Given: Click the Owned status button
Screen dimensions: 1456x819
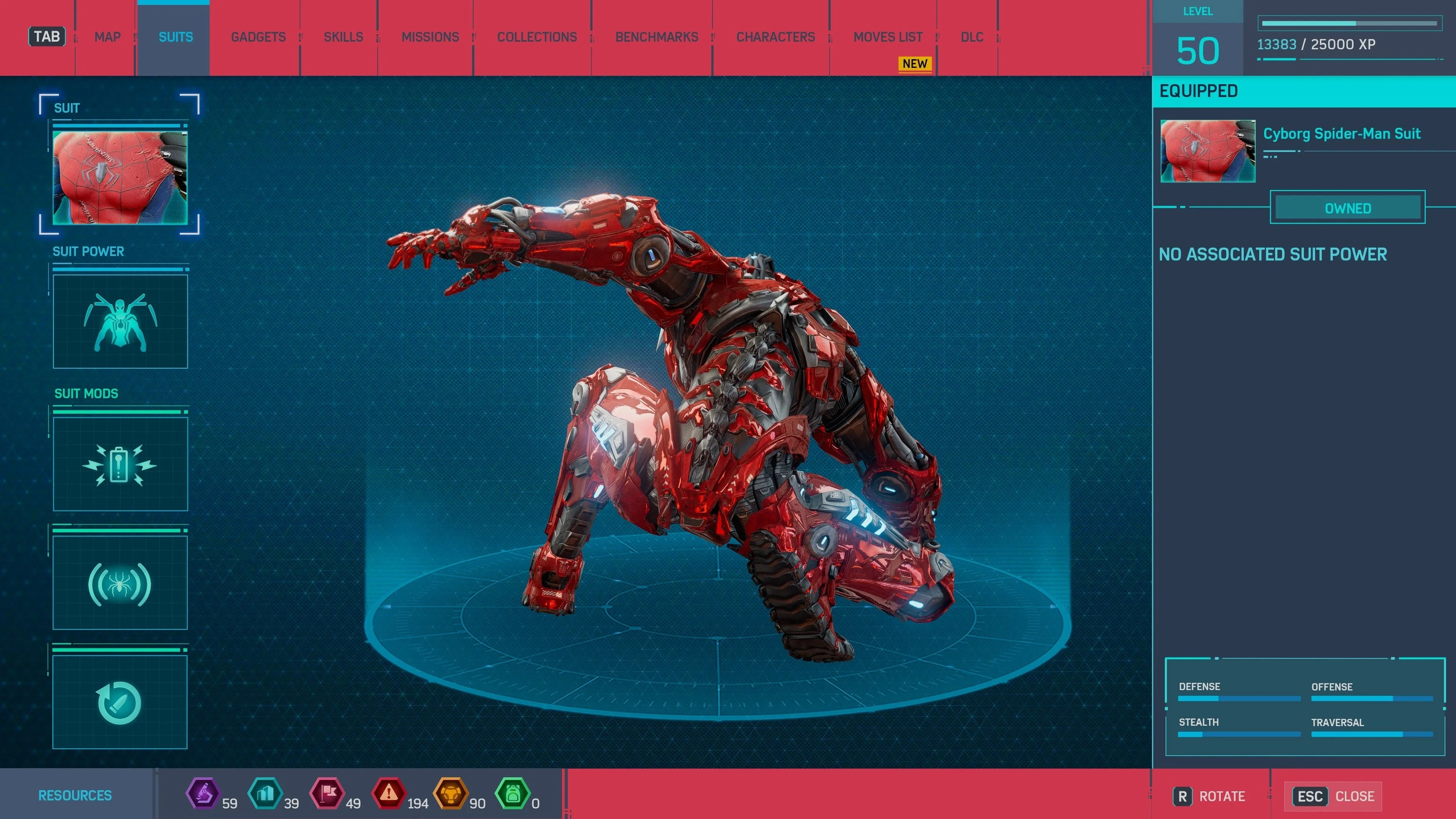Looking at the screenshot, I should tap(1348, 208).
